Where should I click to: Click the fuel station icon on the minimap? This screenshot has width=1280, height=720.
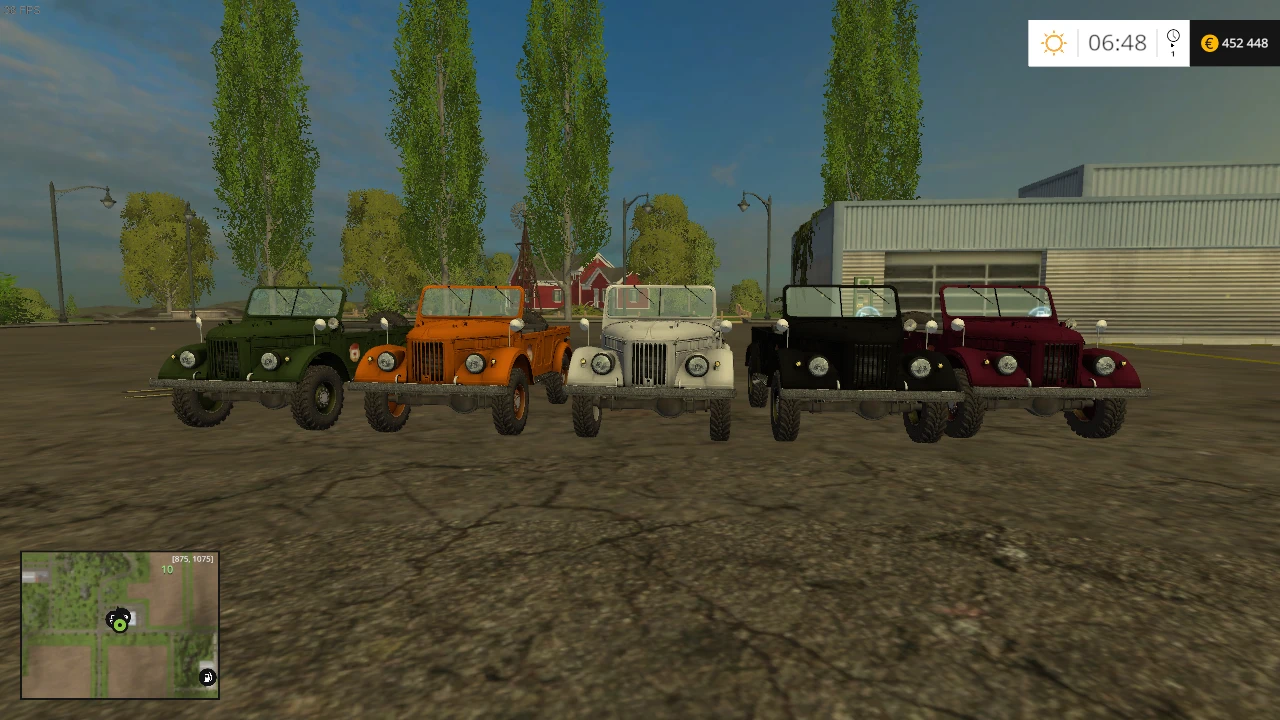click(x=207, y=677)
